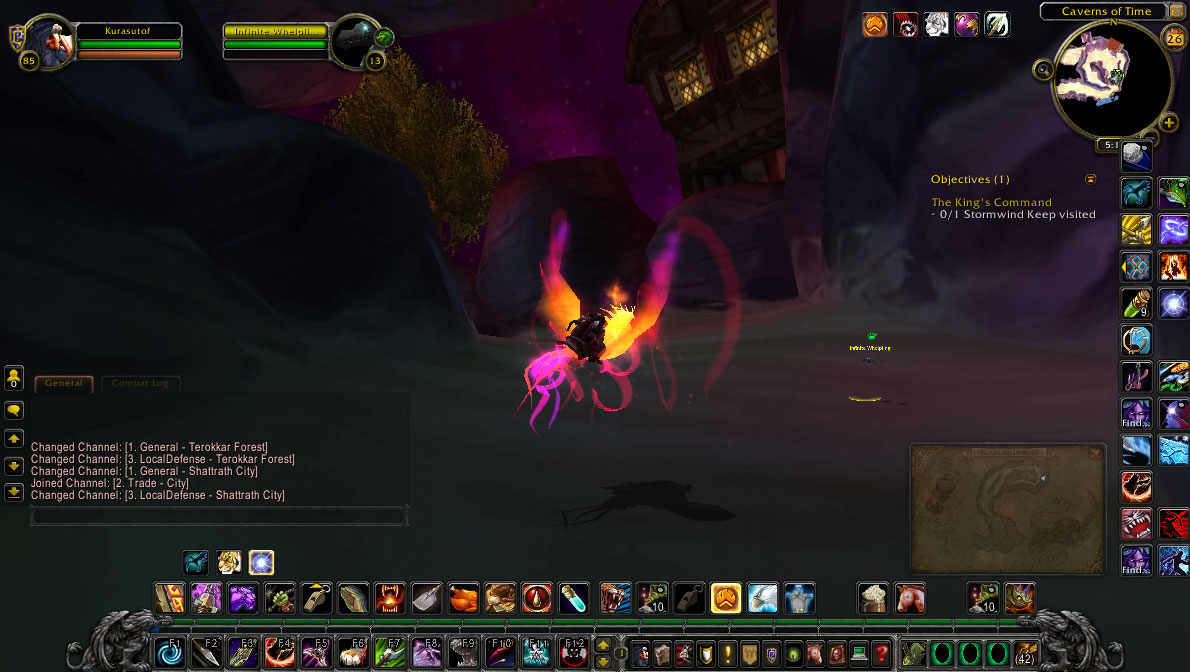Image resolution: width=1190 pixels, height=672 pixels.
Task: Collapse the Objectives tracker
Action: coord(1090,179)
